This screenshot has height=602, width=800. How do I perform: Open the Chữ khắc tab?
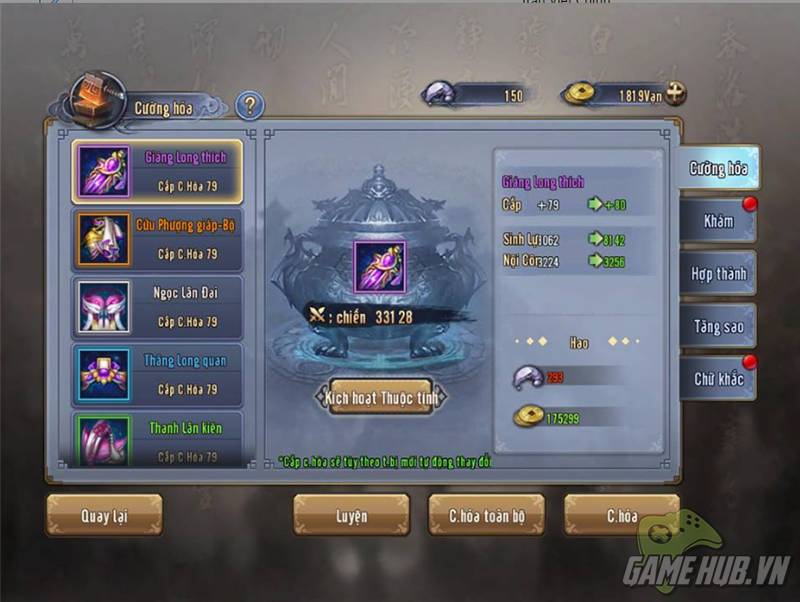[718, 379]
